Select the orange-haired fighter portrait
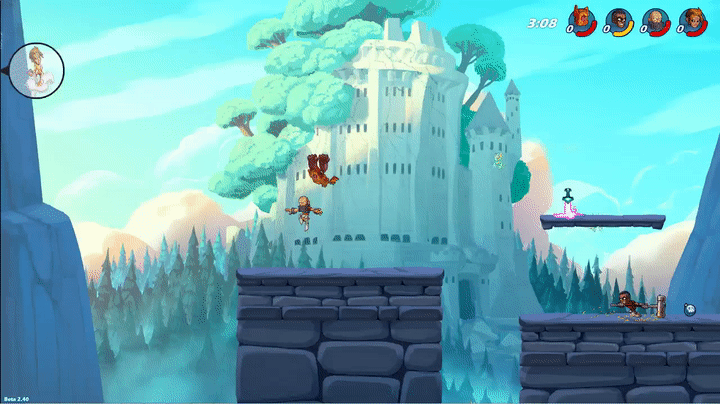The height and width of the screenshot is (404, 720). [x=691, y=19]
